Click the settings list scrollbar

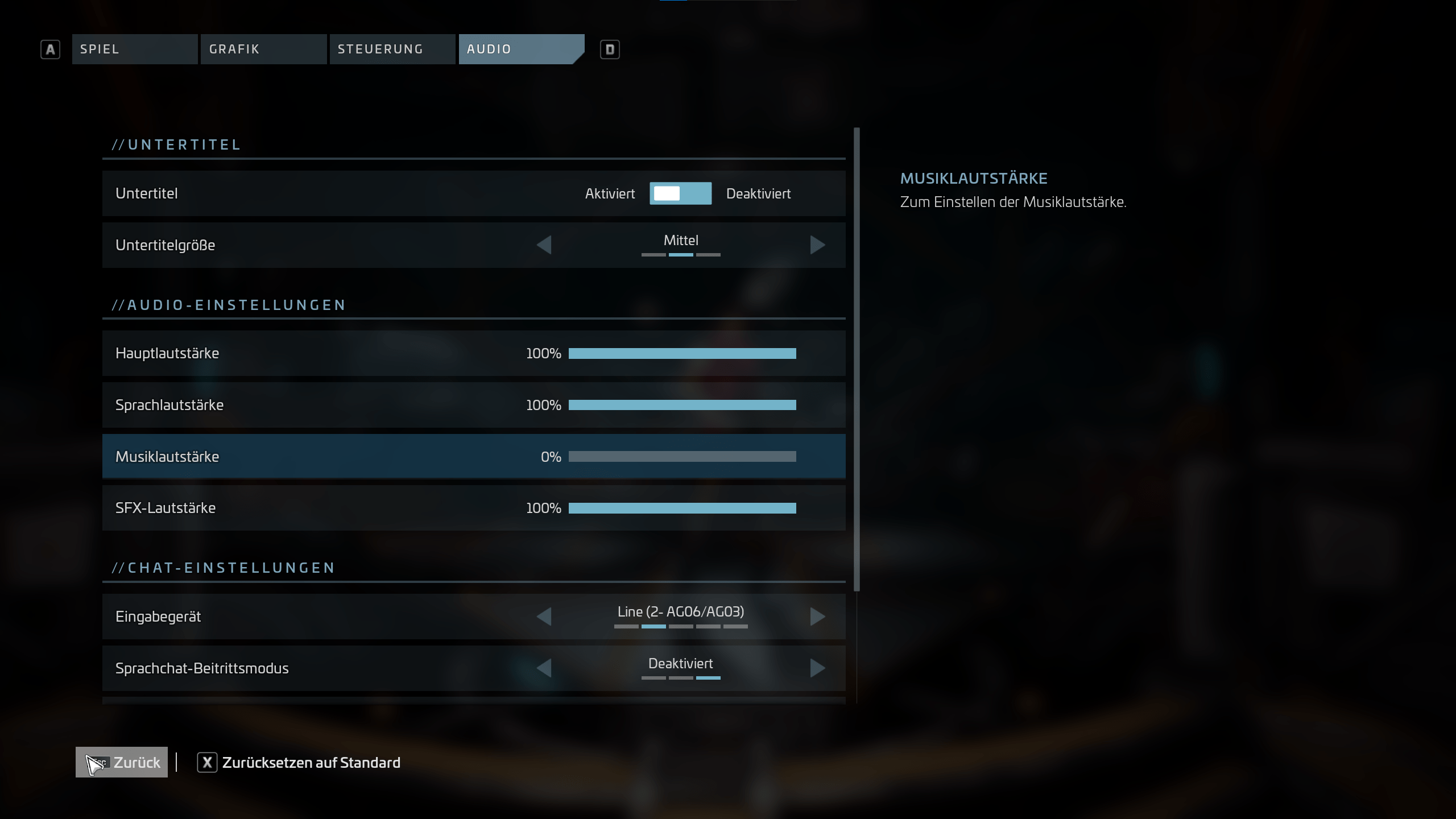(857, 359)
